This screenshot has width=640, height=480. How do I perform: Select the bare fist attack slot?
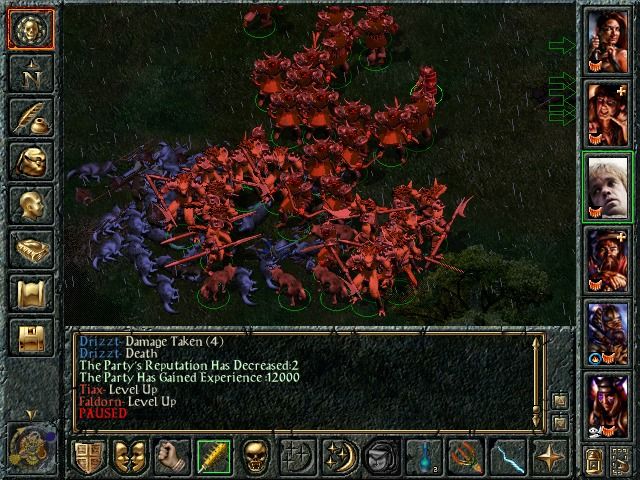pyautogui.click(x=171, y=456)
